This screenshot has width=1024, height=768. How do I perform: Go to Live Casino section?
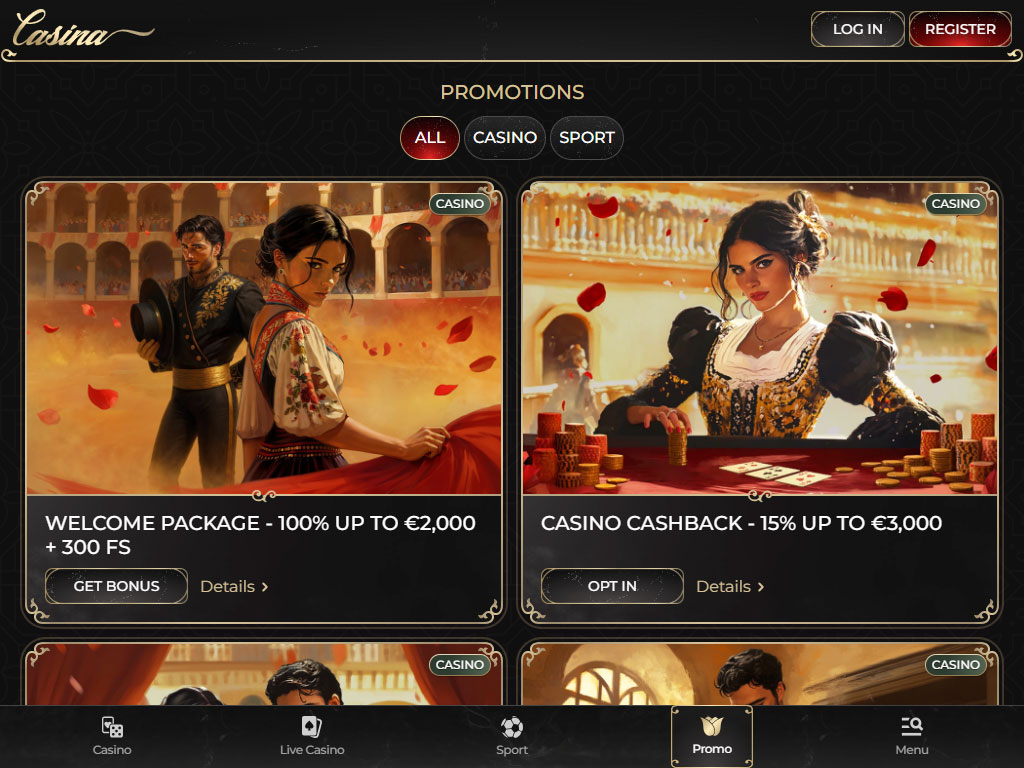312,736
